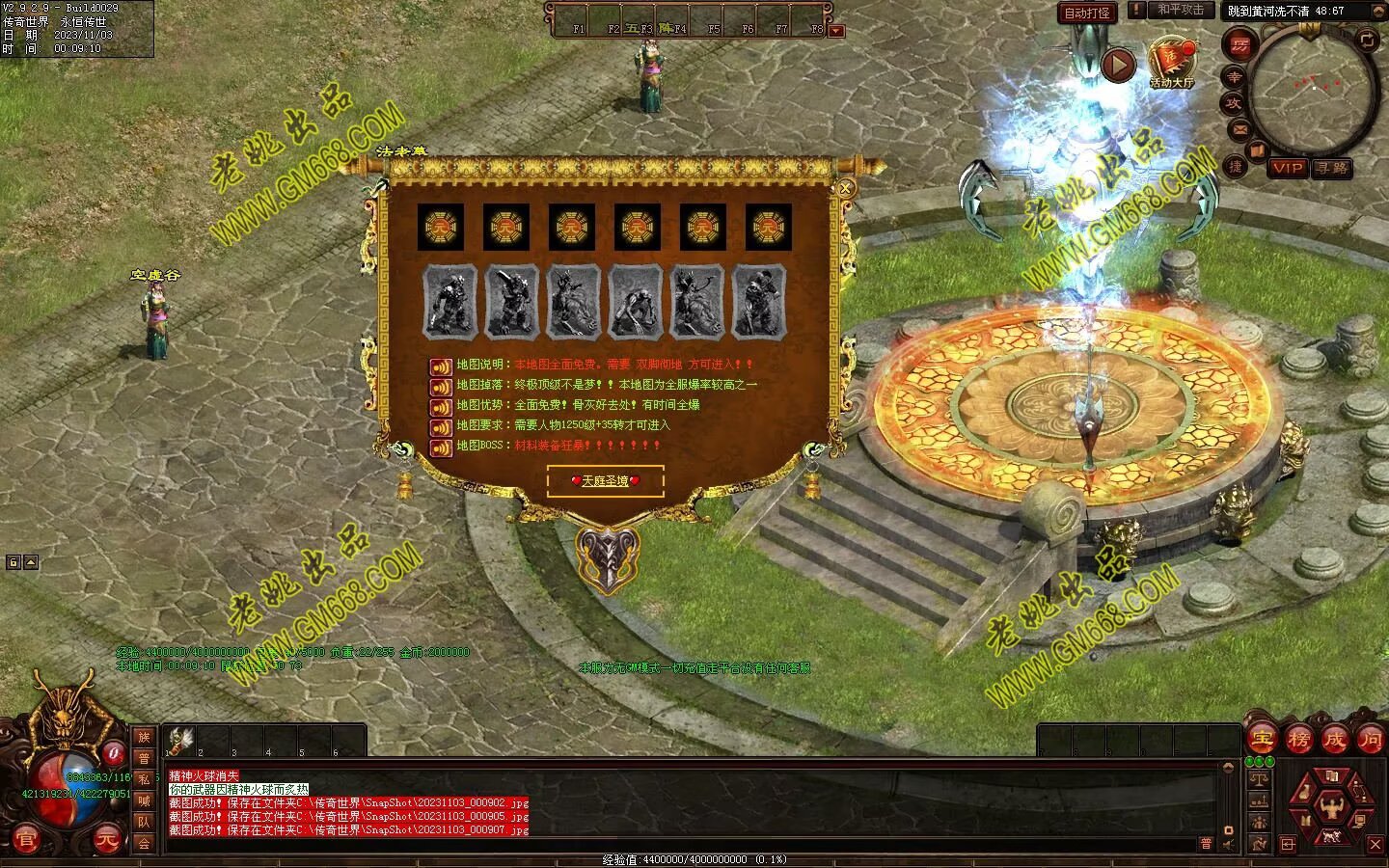Activate 寻路 pathfinding
Viewport: 1389px width, 868px height.
coord(1333,168)
